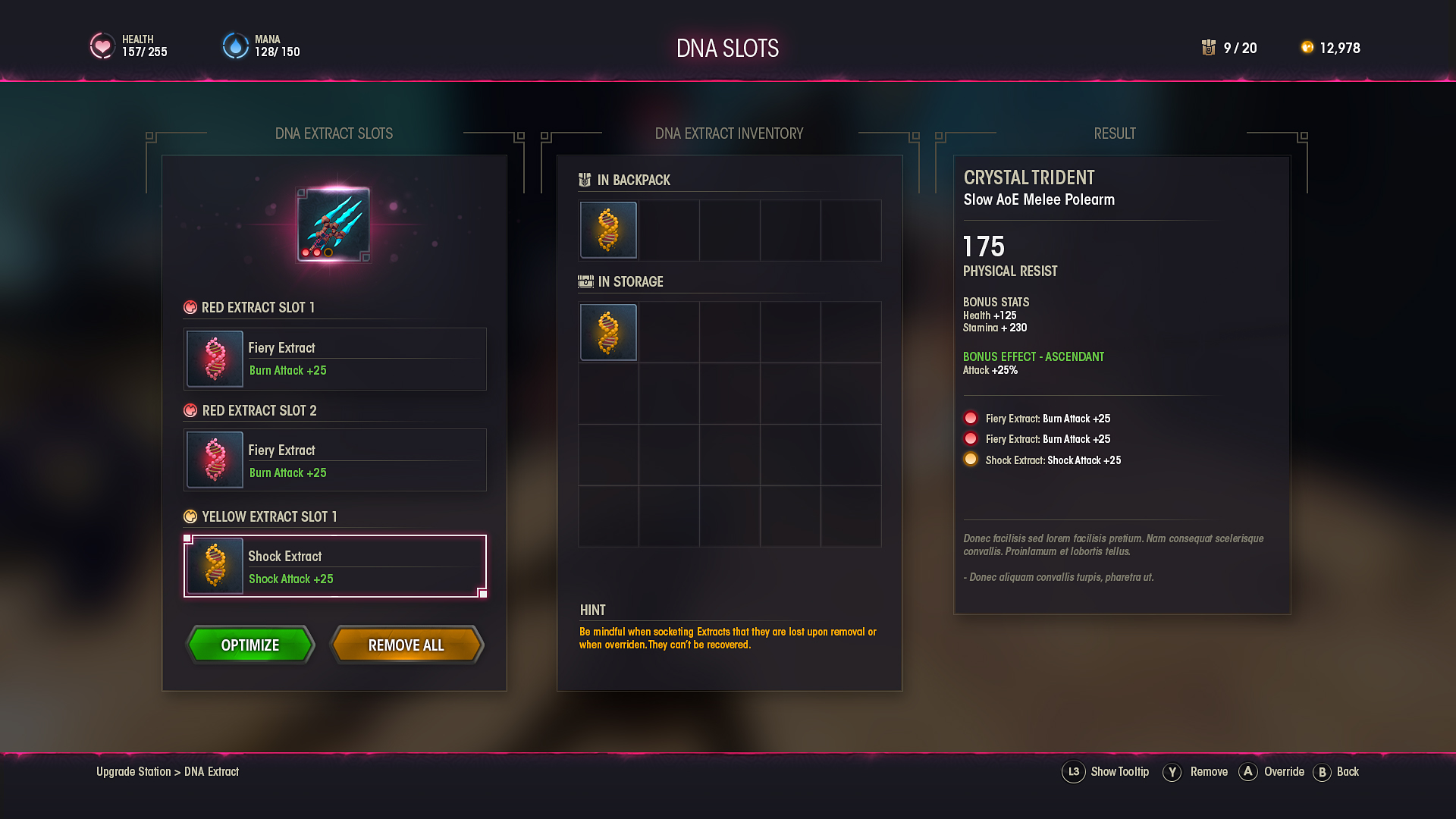The height and width of the screenshot is (819, 1456).
Task: Select the Red Extract Slot 2 Fiery Extract
Action: coord(334,460)
